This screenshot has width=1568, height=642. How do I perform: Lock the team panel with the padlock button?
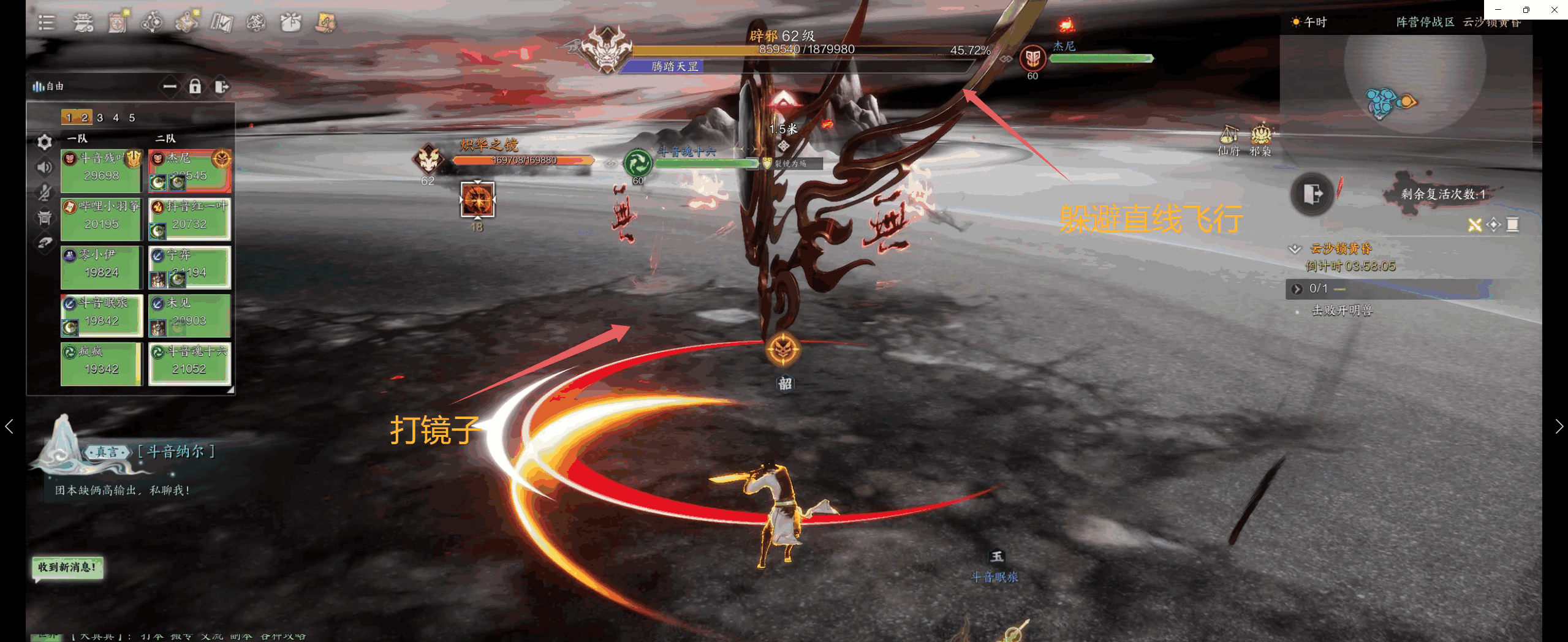pyautogui.click(x=195, y=86)
